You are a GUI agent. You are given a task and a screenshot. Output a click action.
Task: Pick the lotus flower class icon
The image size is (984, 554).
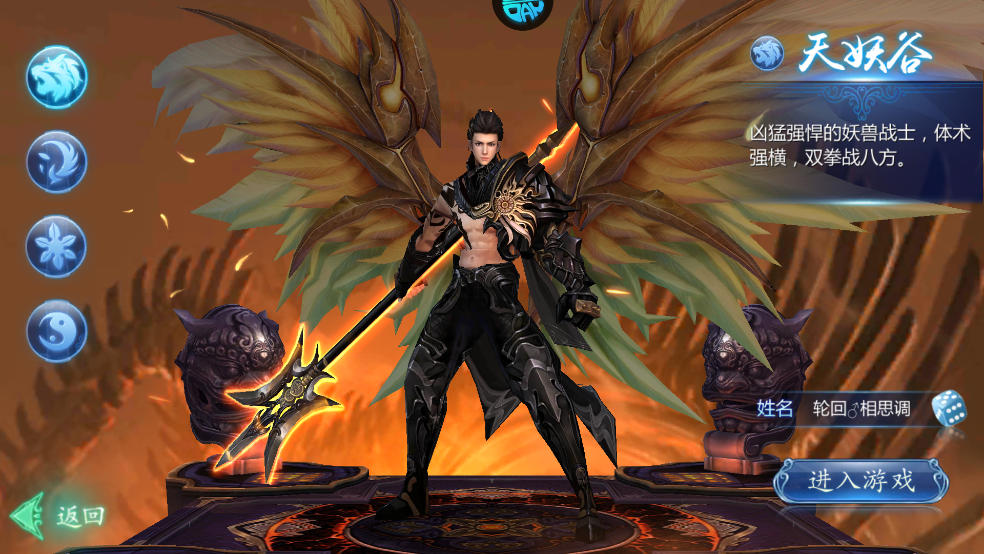pyautogui.click(x=57, y=246)
